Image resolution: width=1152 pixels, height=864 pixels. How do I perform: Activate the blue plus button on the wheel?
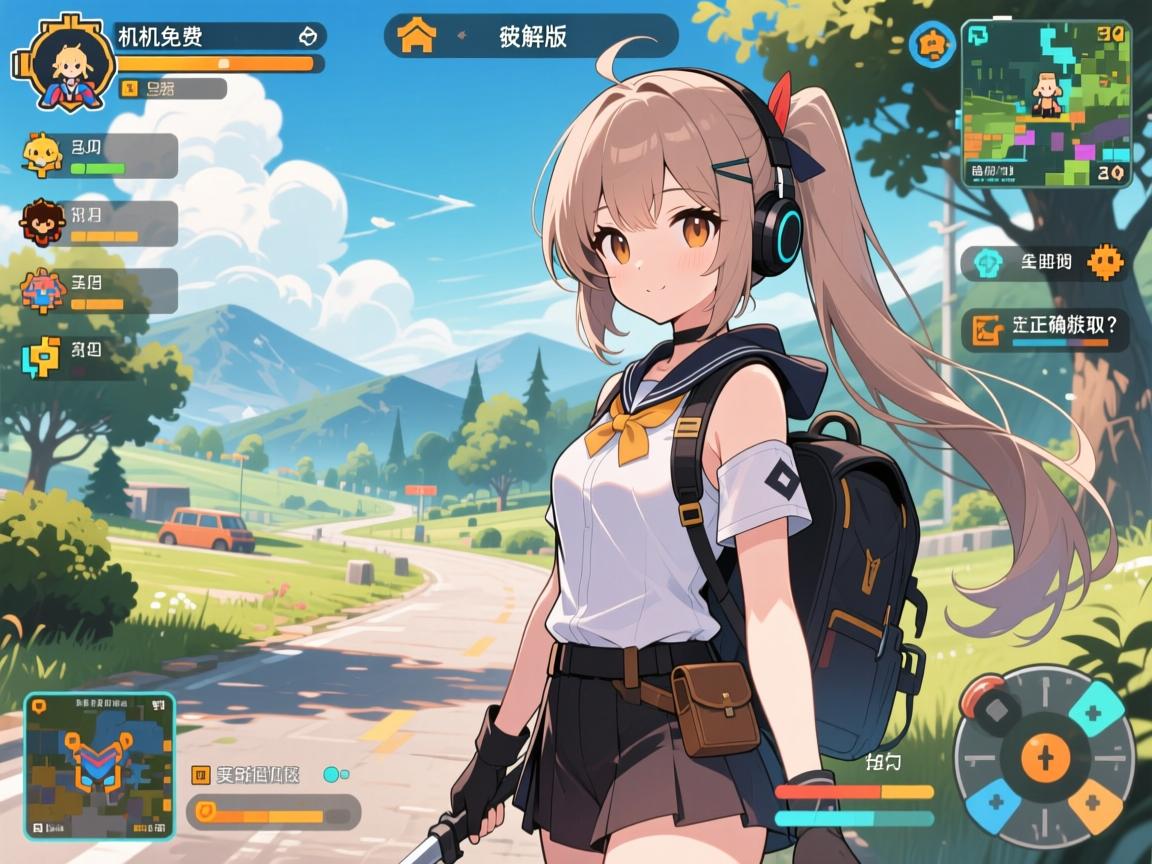[996, 801]
